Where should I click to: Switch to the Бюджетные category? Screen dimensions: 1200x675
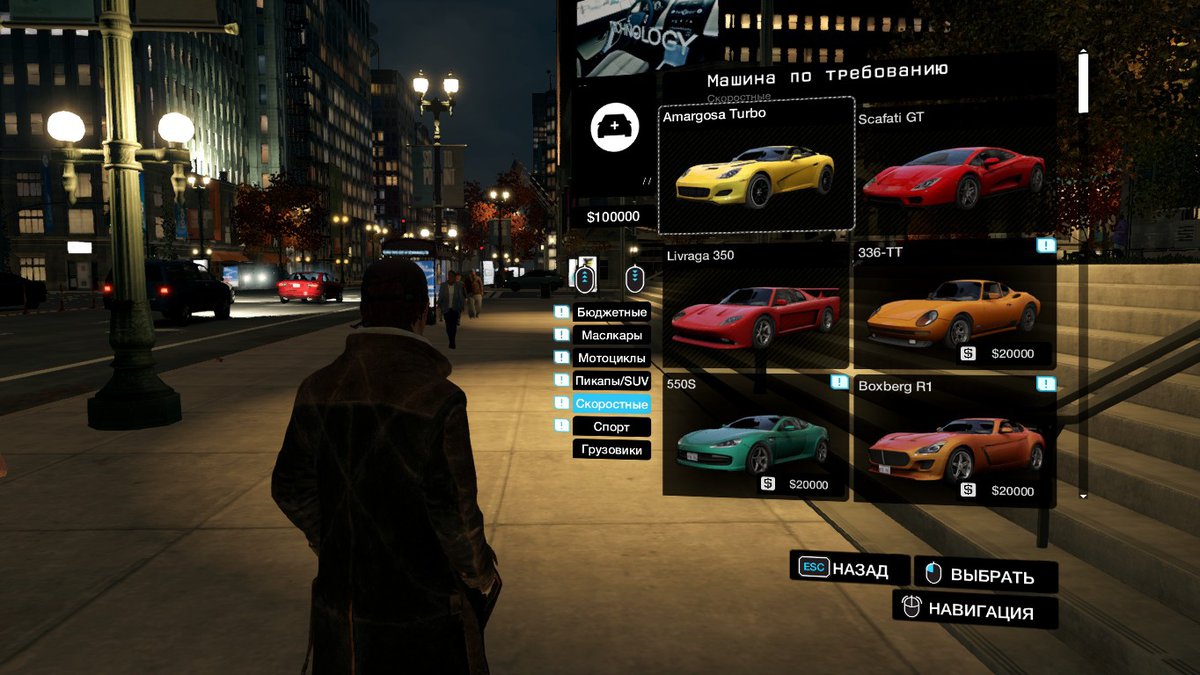point(612,312)
